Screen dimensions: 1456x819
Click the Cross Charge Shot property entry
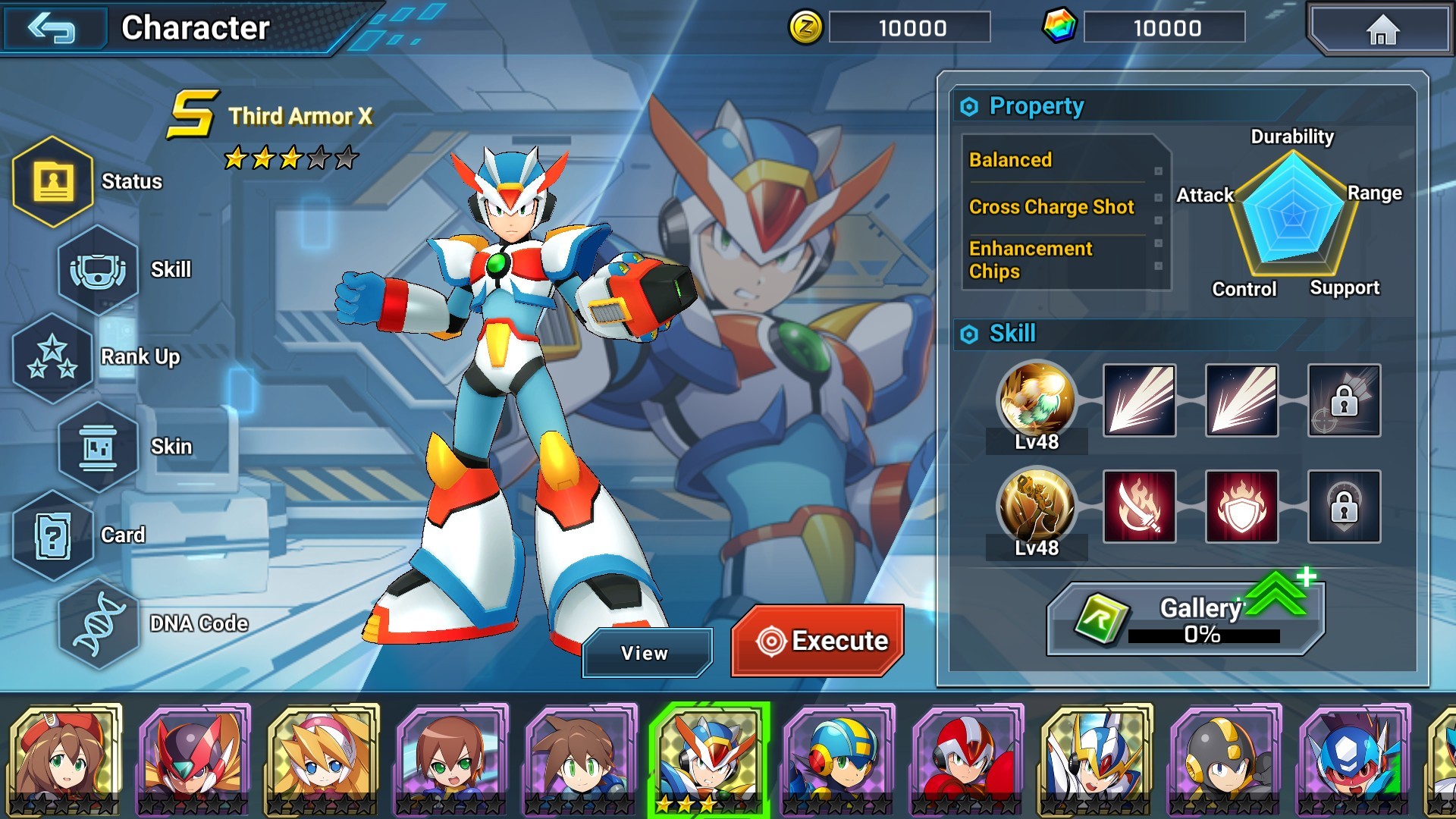click(x=1051, y=207)
